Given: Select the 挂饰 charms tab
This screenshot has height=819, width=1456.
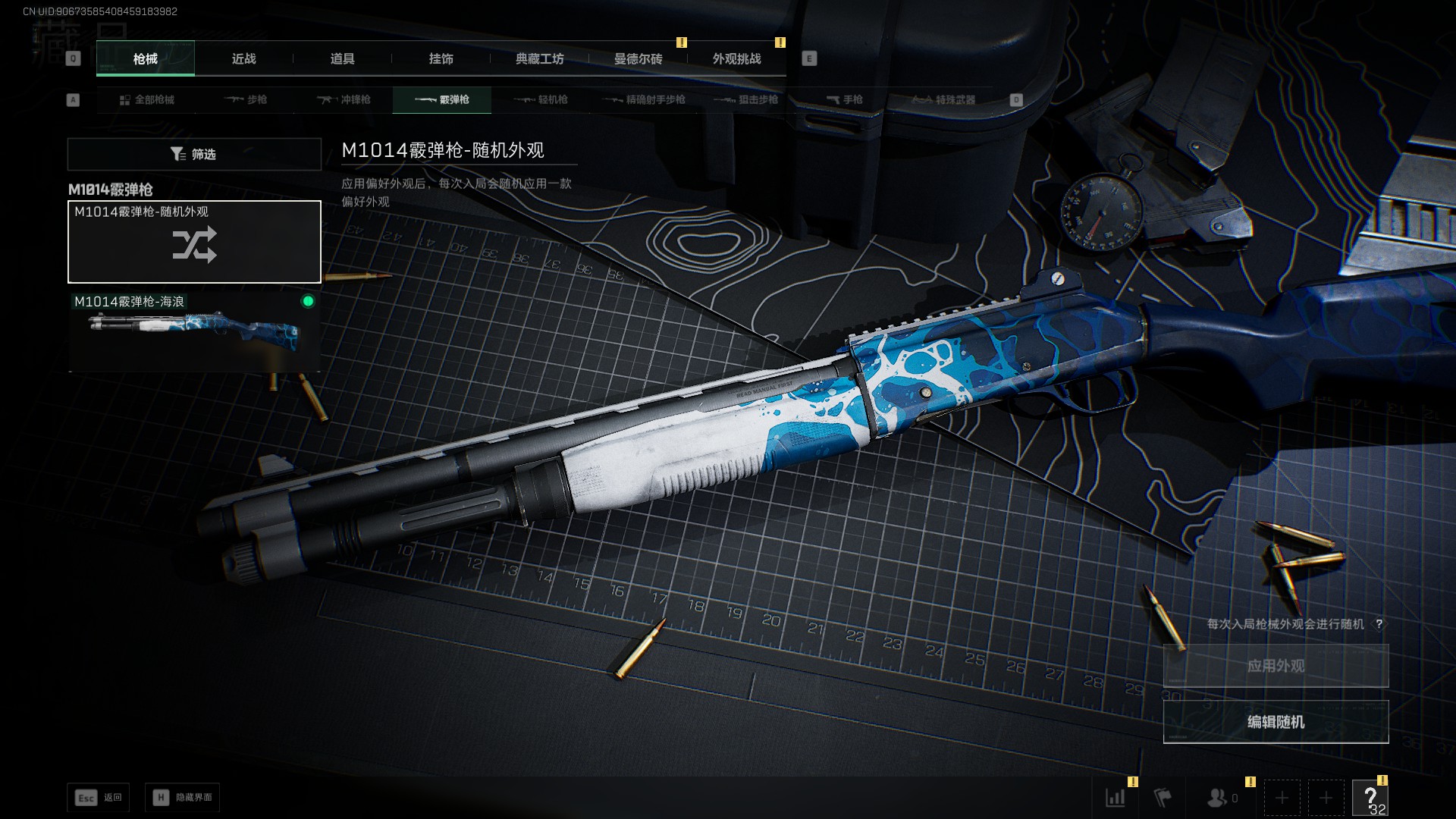Looking at the screenshot, I should pyautogui.click(x=441, y=58).
